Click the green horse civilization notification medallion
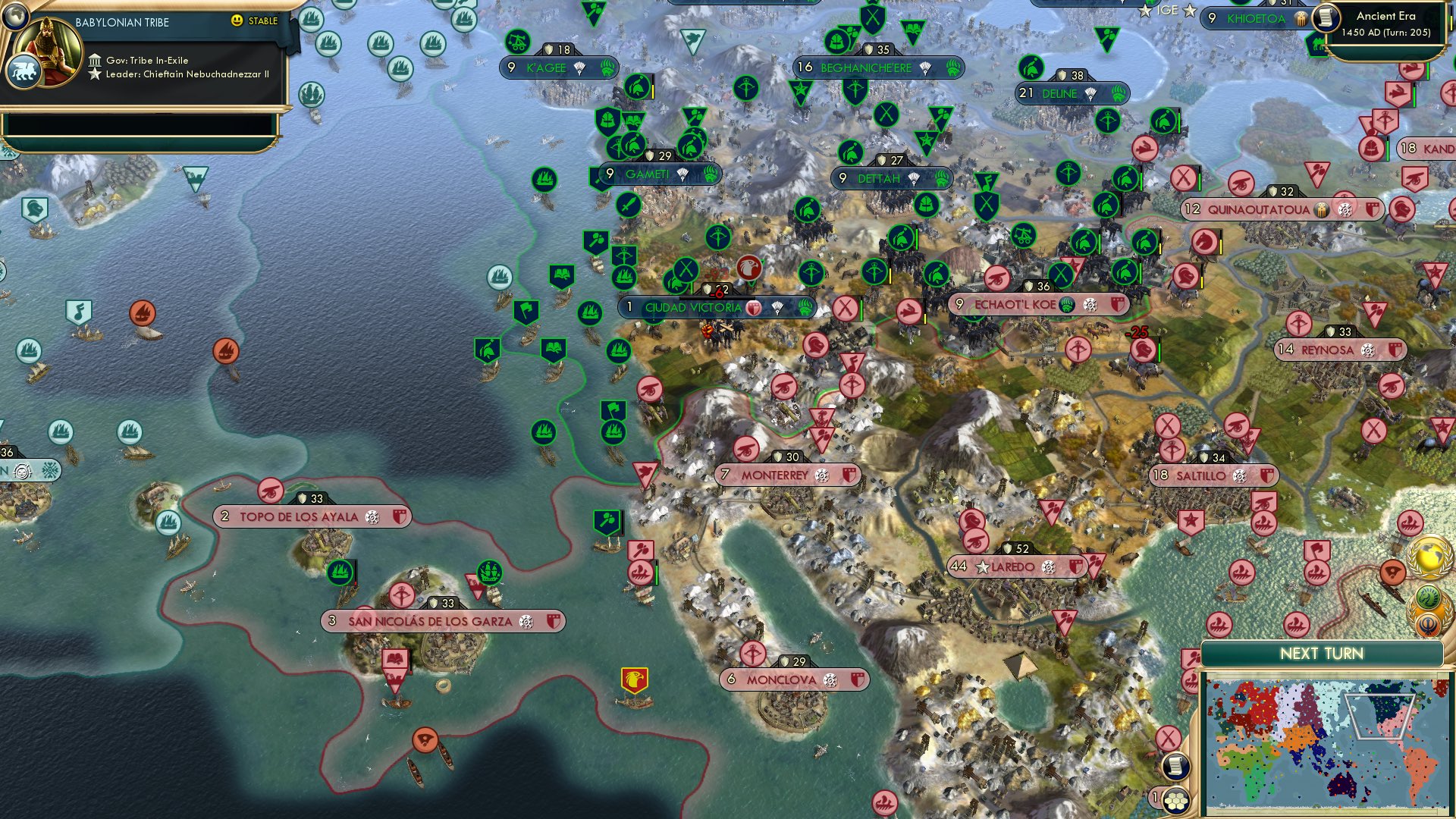The width and height of the screenshot is (1456, 819). (x=1426, y=596)
